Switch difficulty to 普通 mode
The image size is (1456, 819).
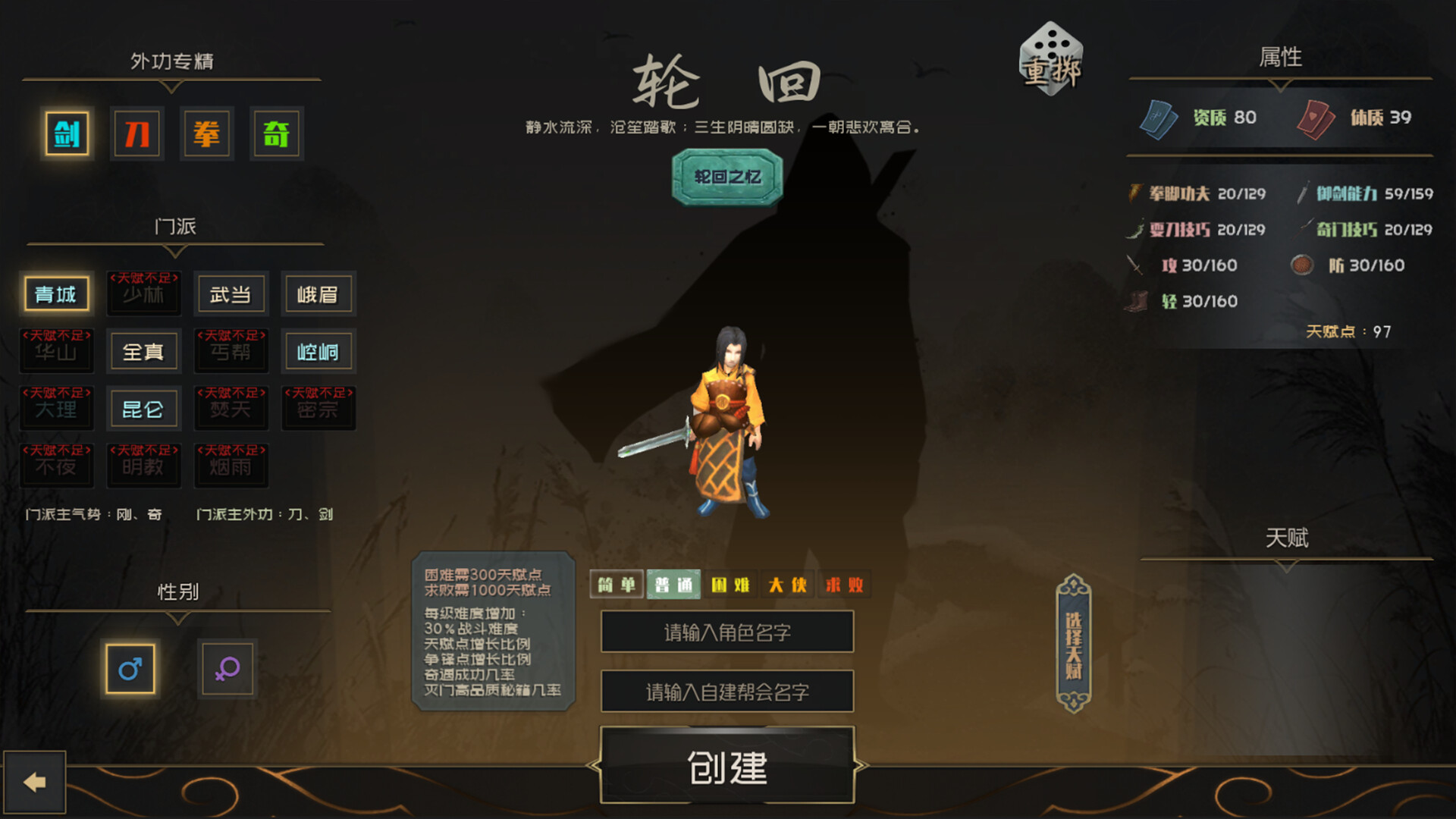tap(672, 584)
